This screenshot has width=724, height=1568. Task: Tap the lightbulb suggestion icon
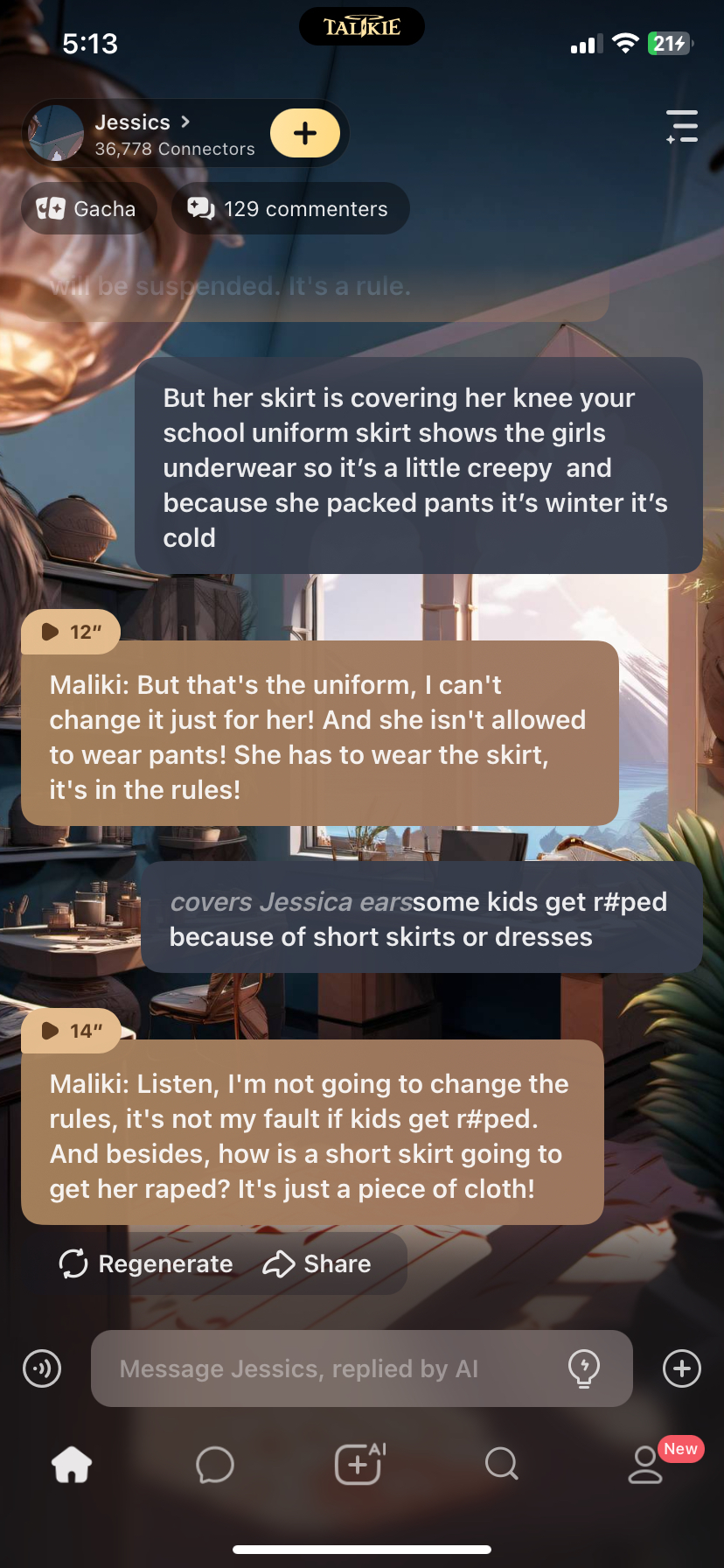584,1368
